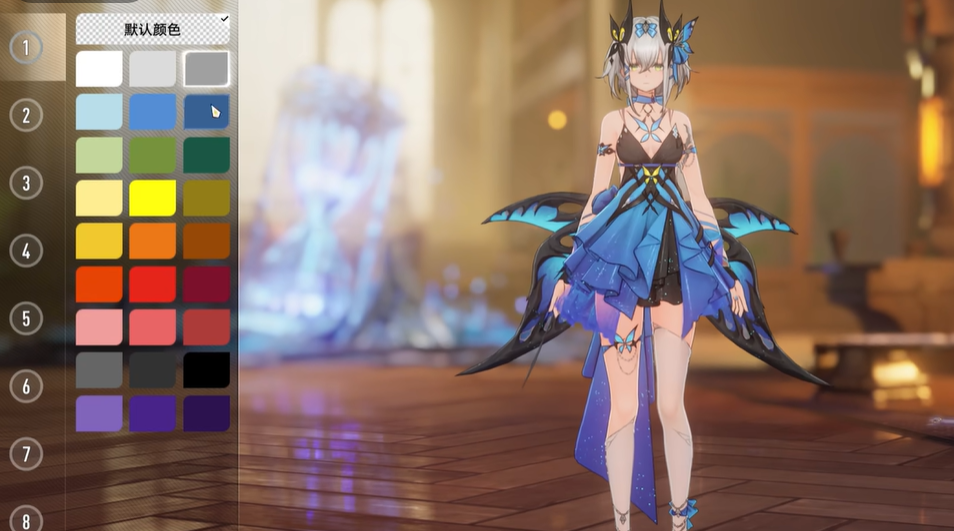Select the 默认颜色 default color option

152,29
